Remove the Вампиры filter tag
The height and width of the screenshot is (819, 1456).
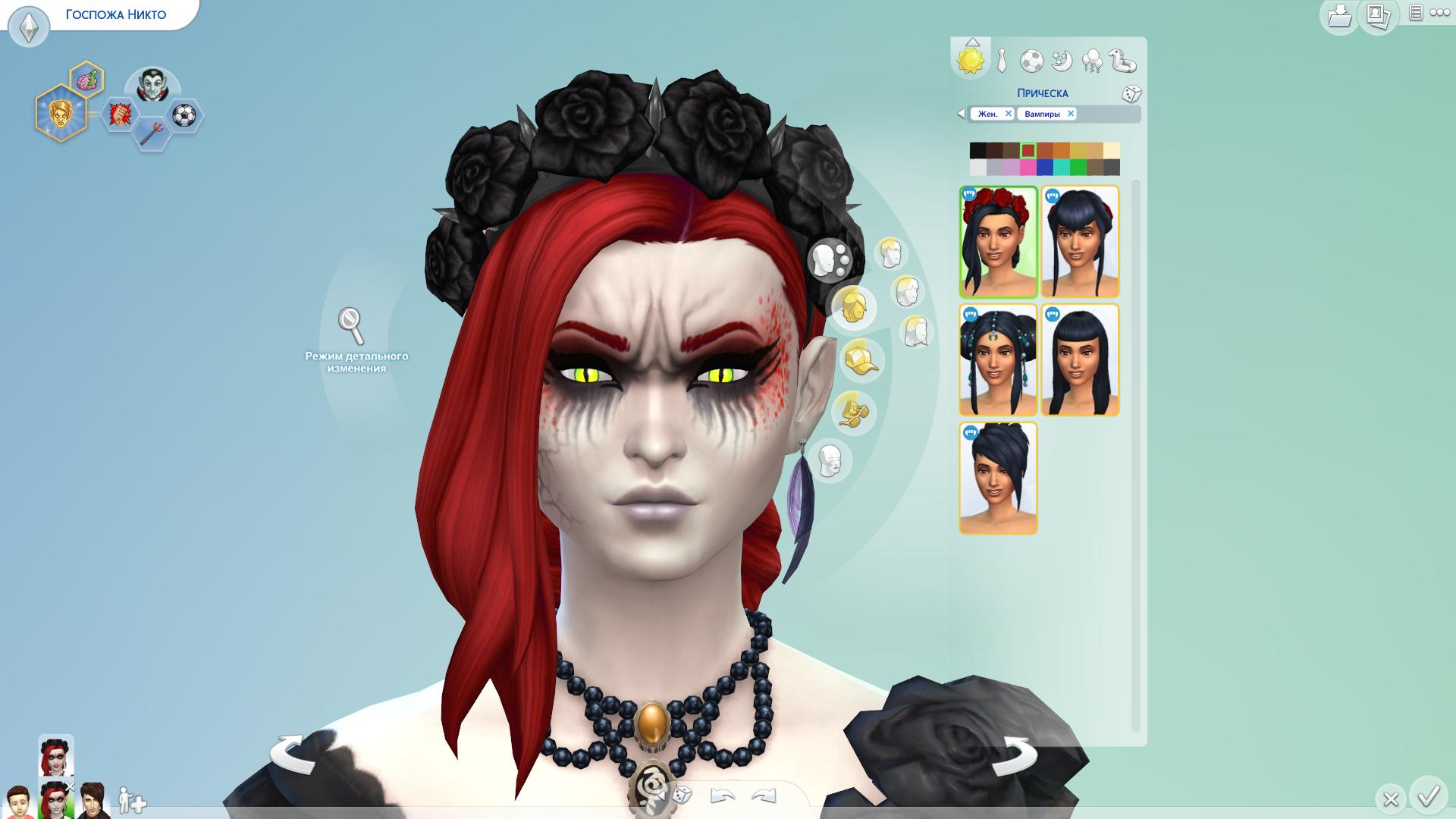coord(1071,114)
